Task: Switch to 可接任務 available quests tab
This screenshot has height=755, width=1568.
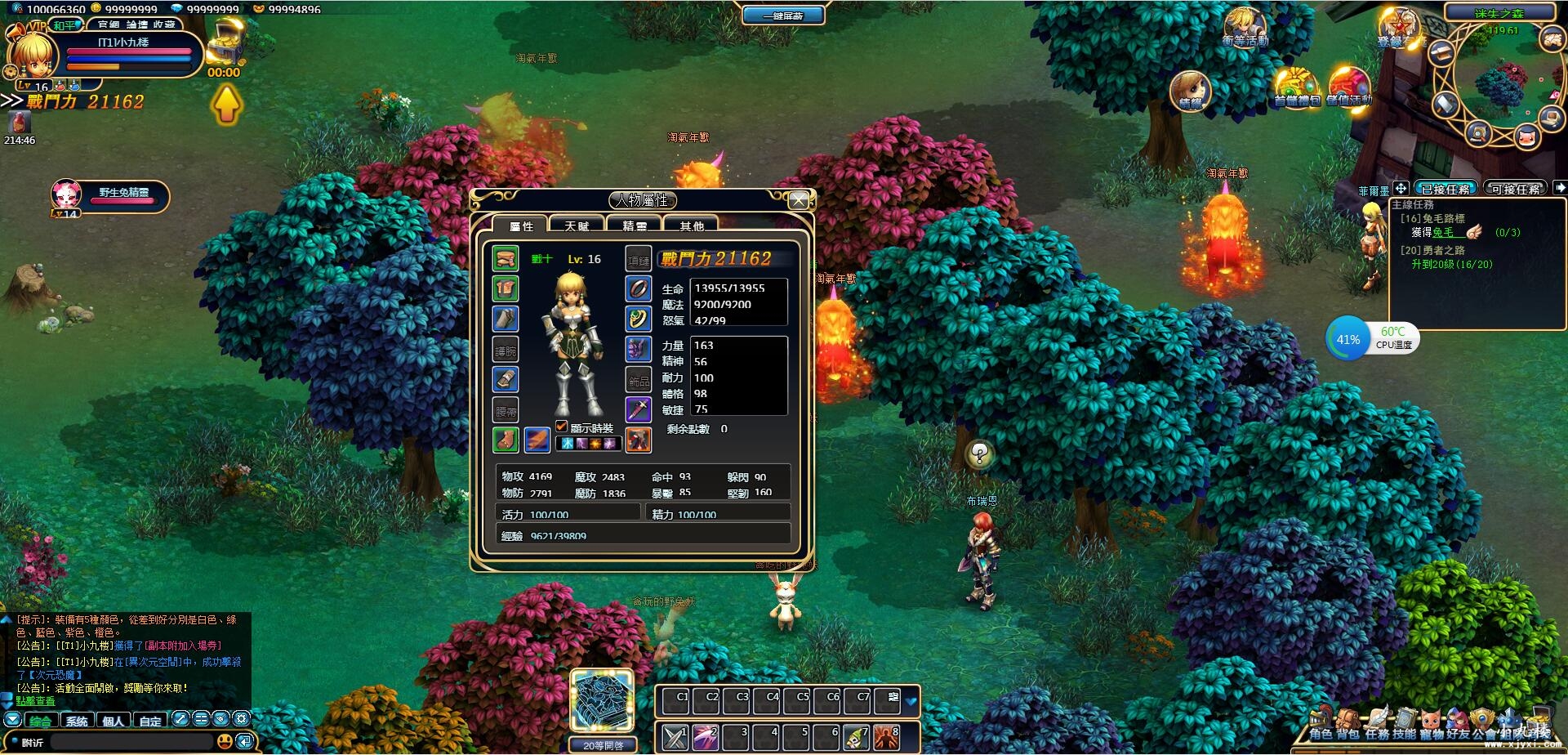Action: (1515, 189)
